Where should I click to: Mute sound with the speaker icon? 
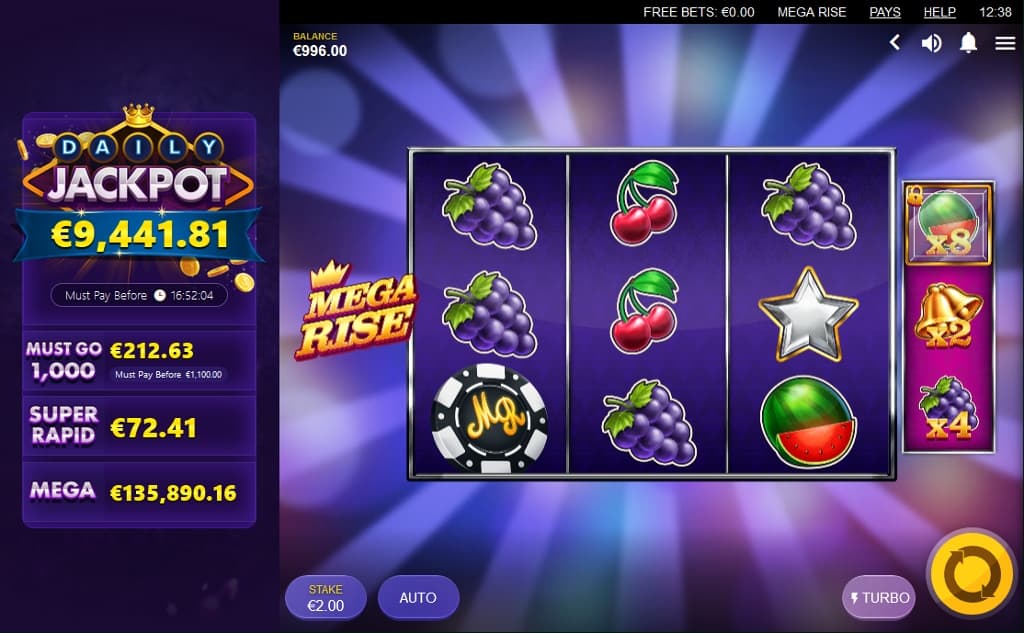tap(931, 43)
